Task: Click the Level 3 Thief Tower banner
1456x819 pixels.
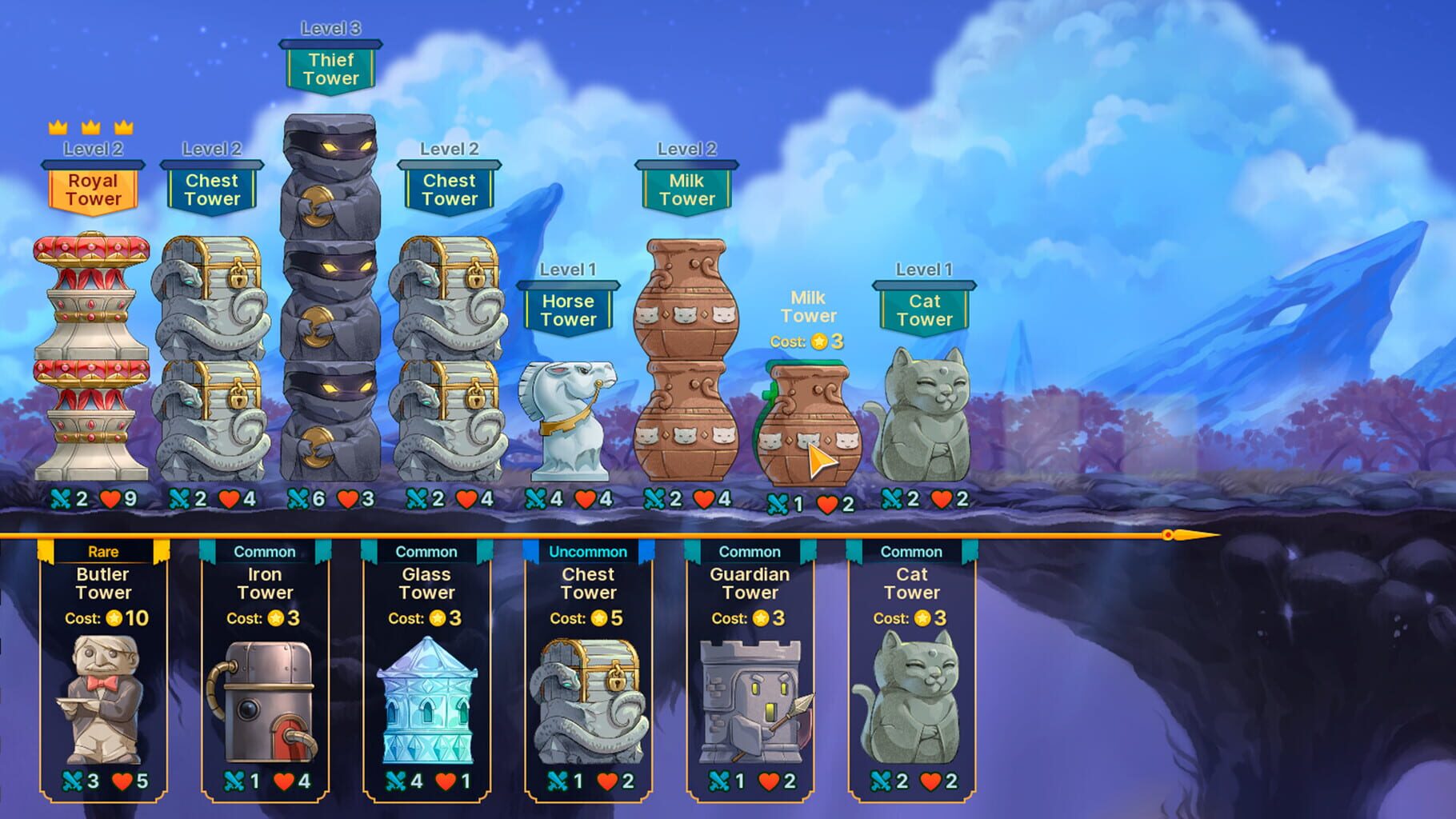Action: (x=333, y=68)
